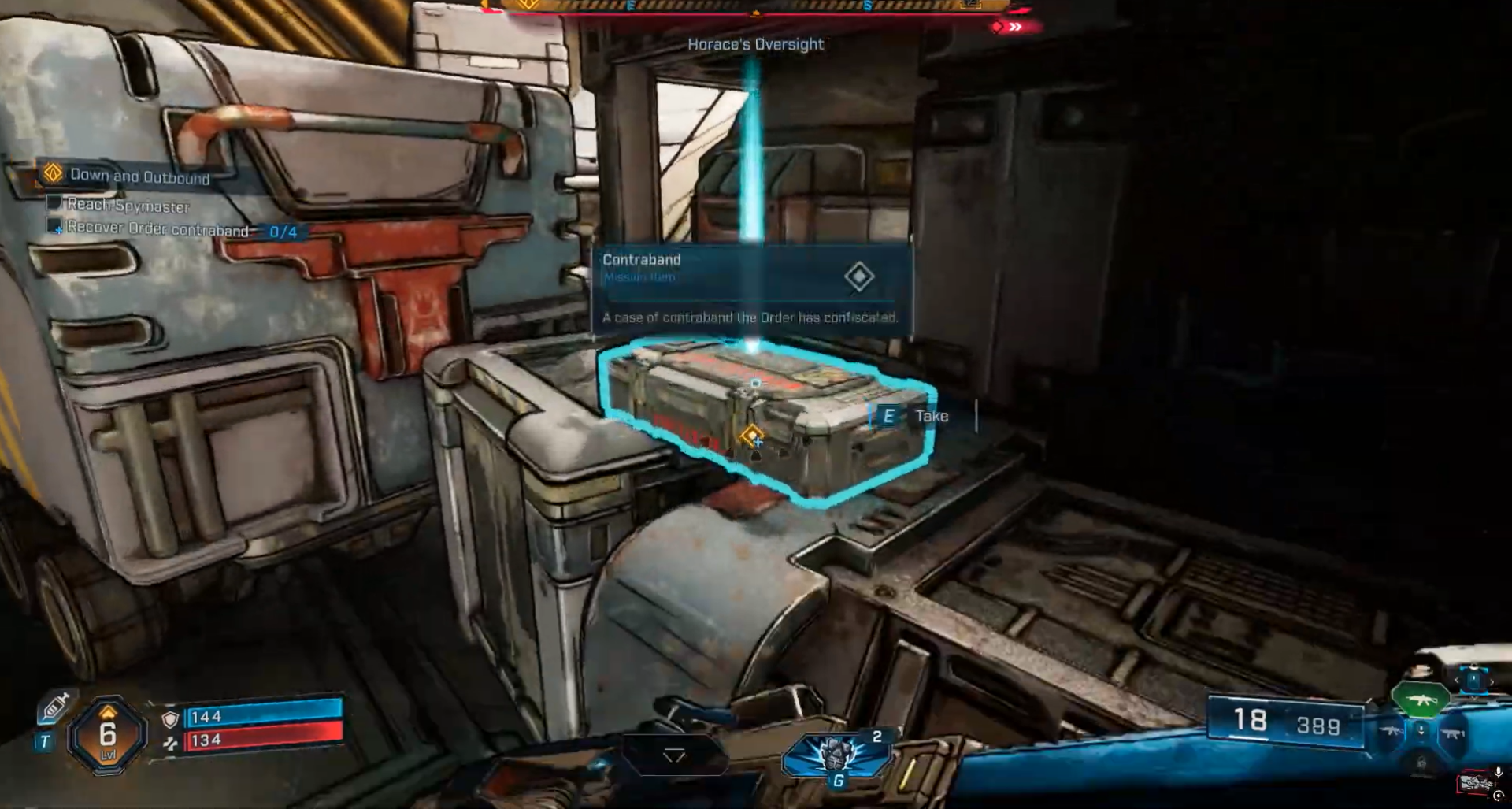
Task: Switch to the right weapon slot
Action: tap(1453, 733)
